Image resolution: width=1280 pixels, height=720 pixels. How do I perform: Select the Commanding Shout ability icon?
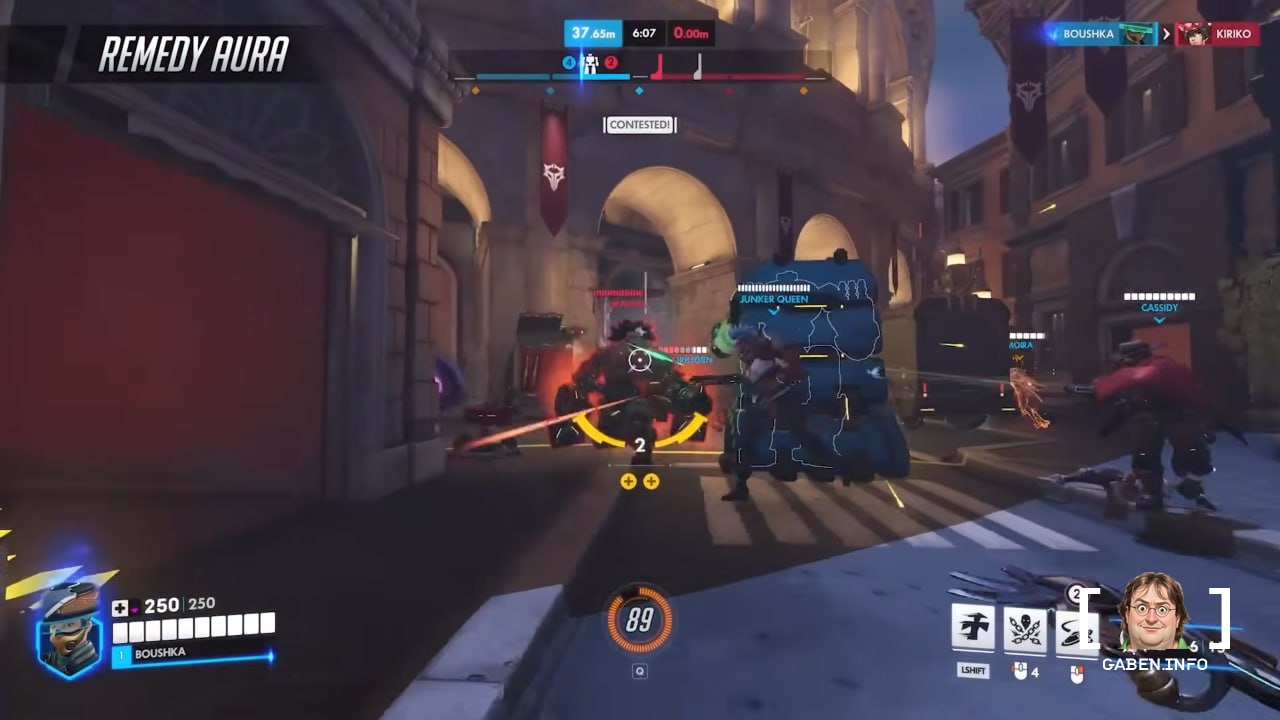pos(973,627)
